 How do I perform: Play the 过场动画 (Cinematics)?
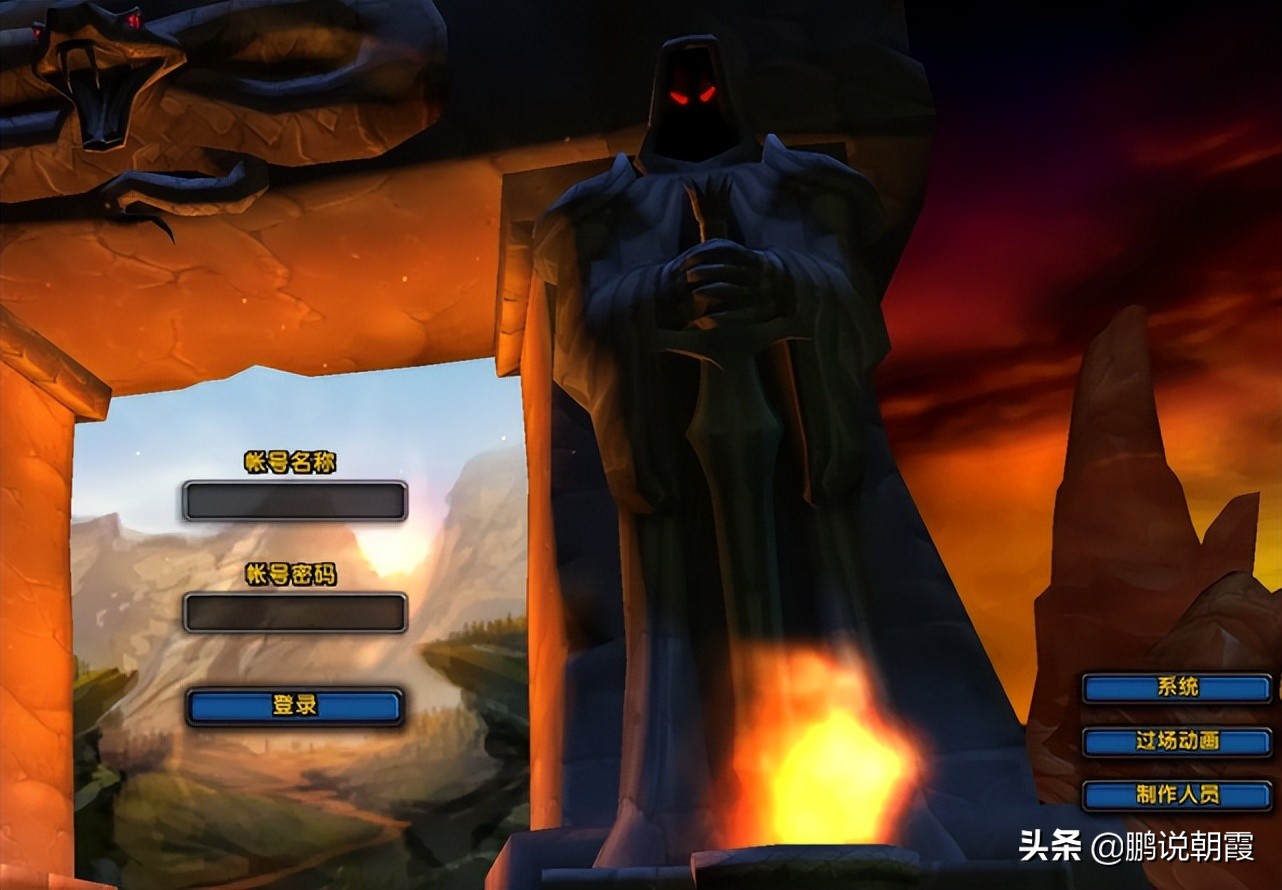click(1180, 742)
